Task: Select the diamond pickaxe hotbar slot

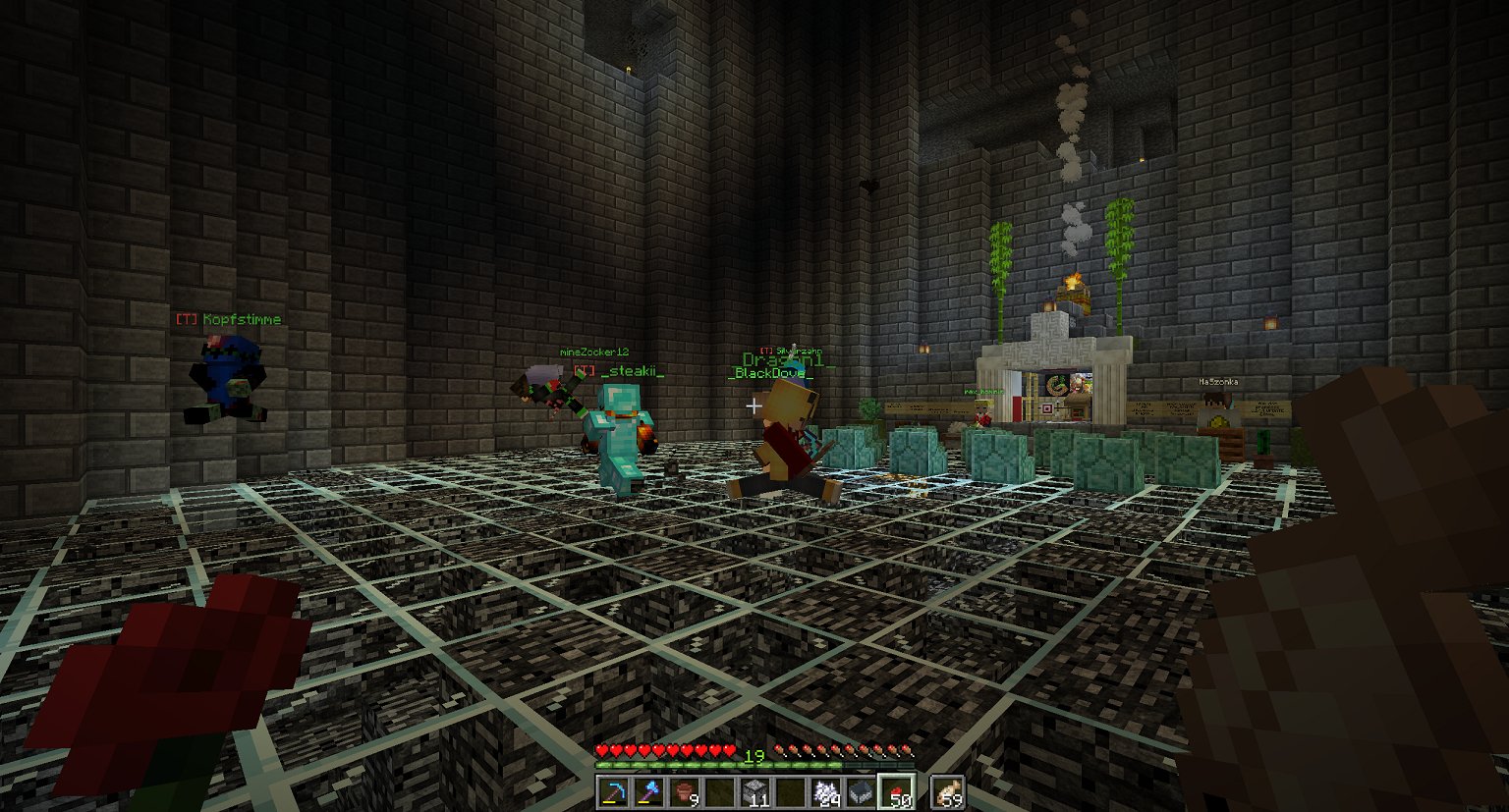Action: click(x=614, y=791)
